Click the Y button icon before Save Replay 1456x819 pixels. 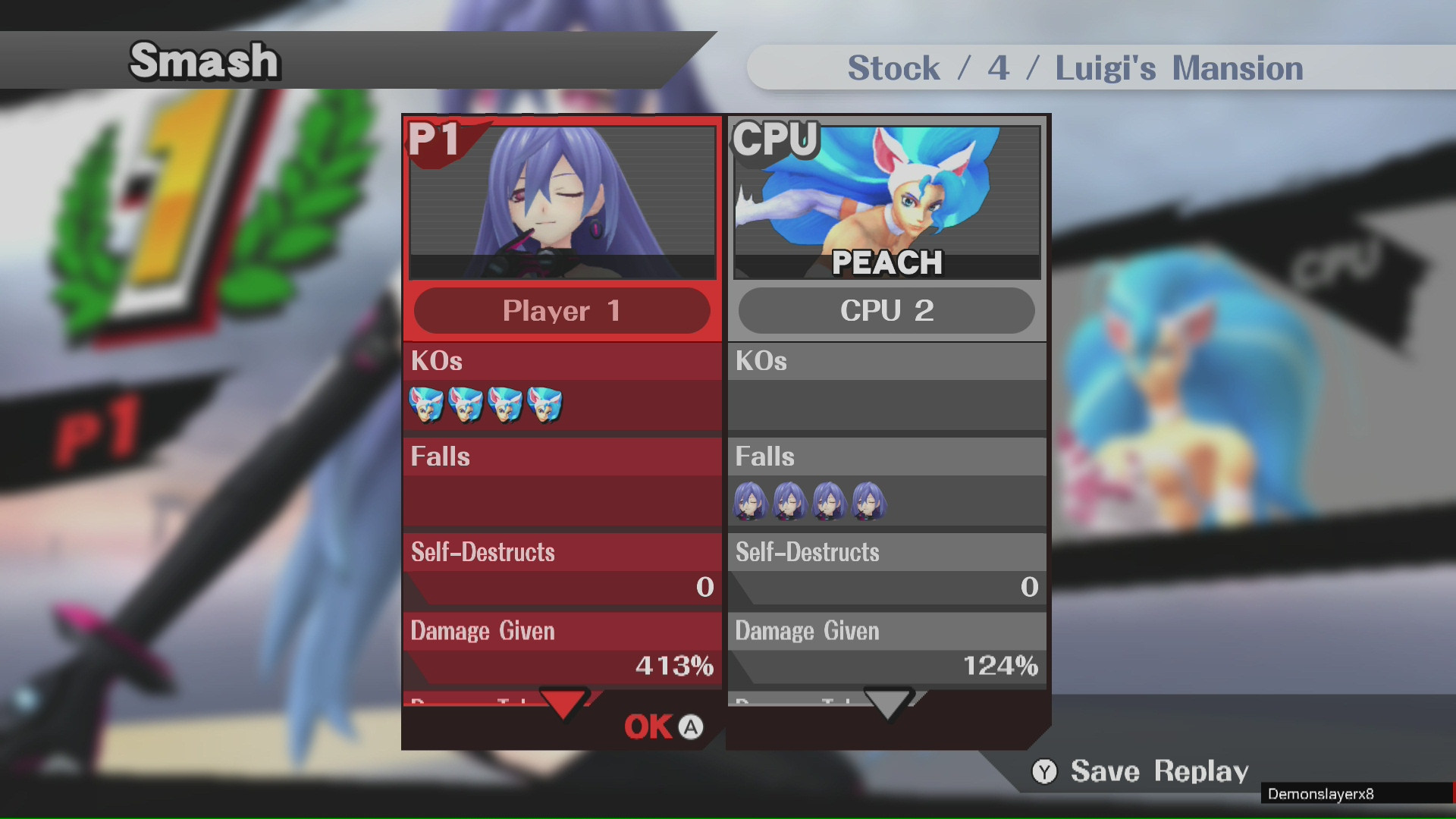click(x=1045, y=771)
